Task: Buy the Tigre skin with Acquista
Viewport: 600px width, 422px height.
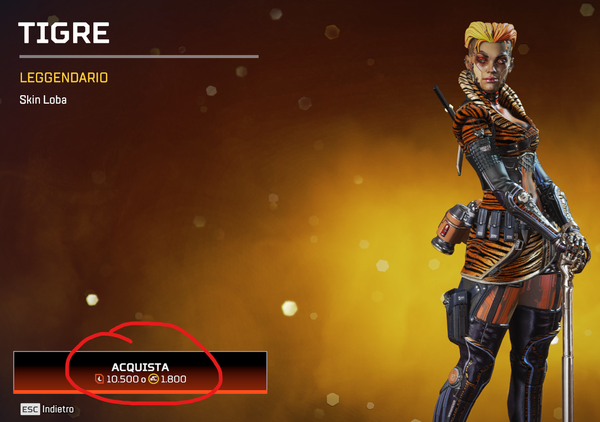Action: 140,372
